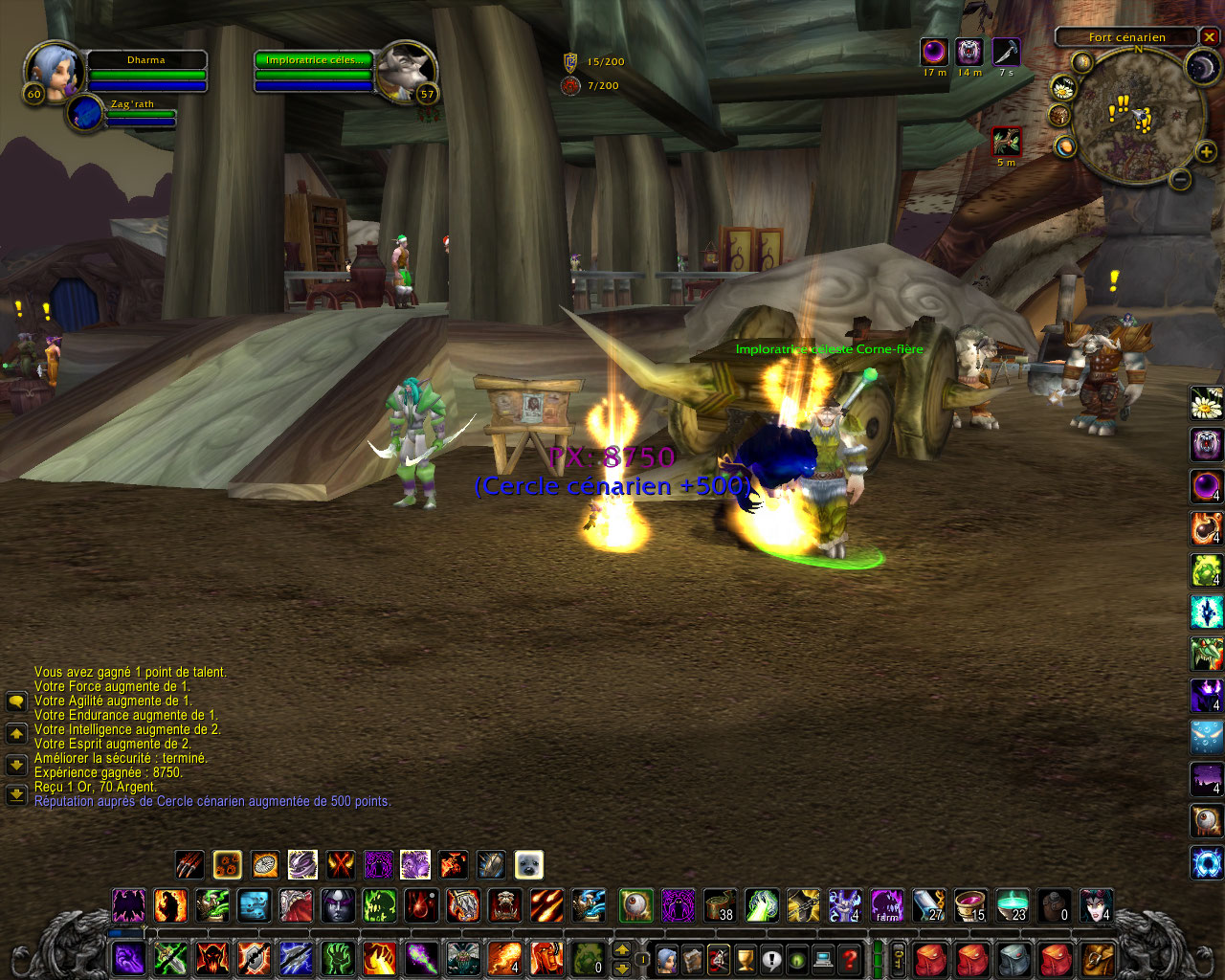The width and height of the screenshot is (1225, 980).
Task: Use the ability labeled farm
Action: 887,904
